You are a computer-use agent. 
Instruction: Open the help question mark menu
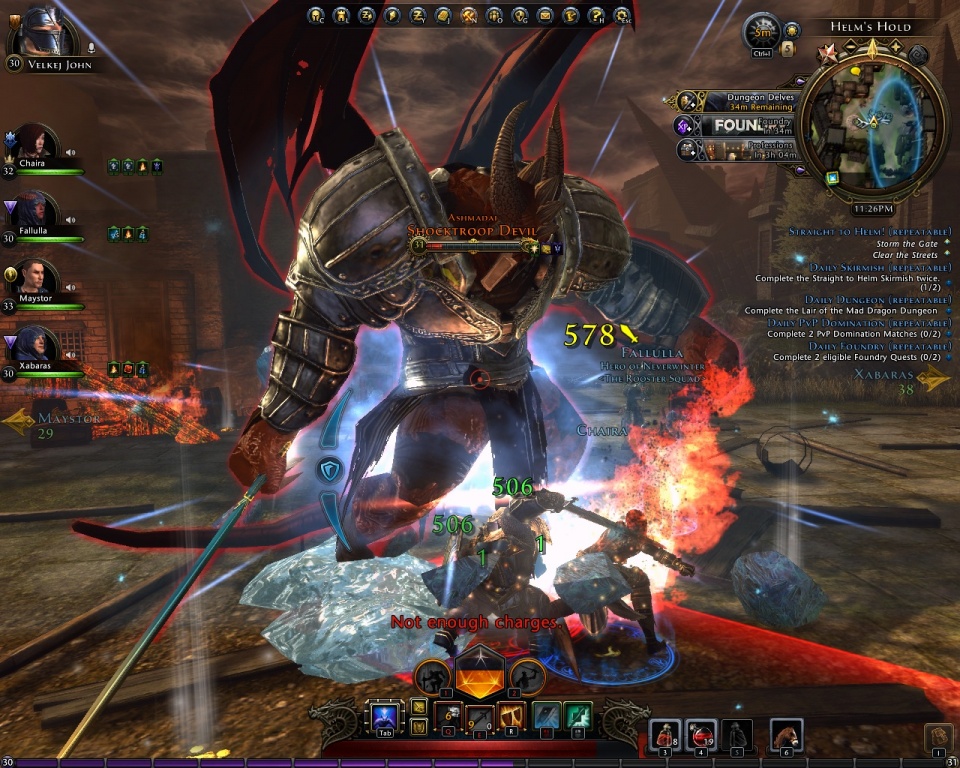pyautogui.click(x=596, y=15)
